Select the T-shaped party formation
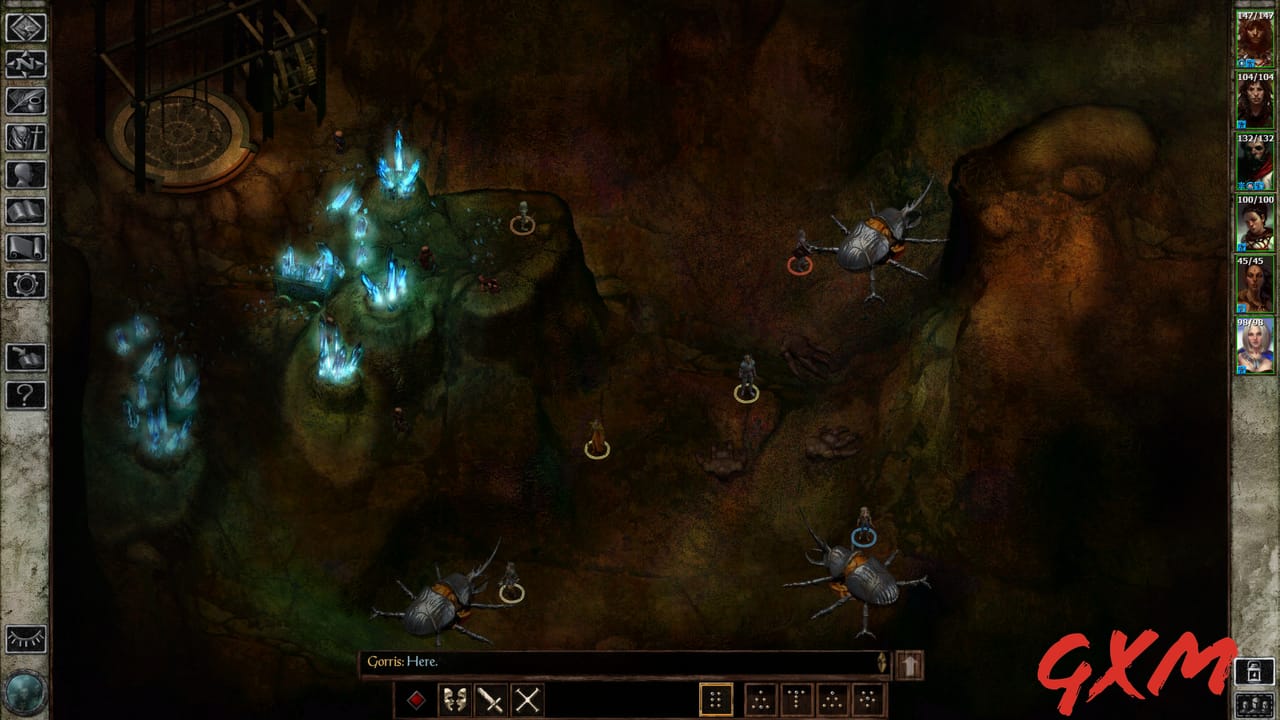1280x720 pixels. pos(796,700)
